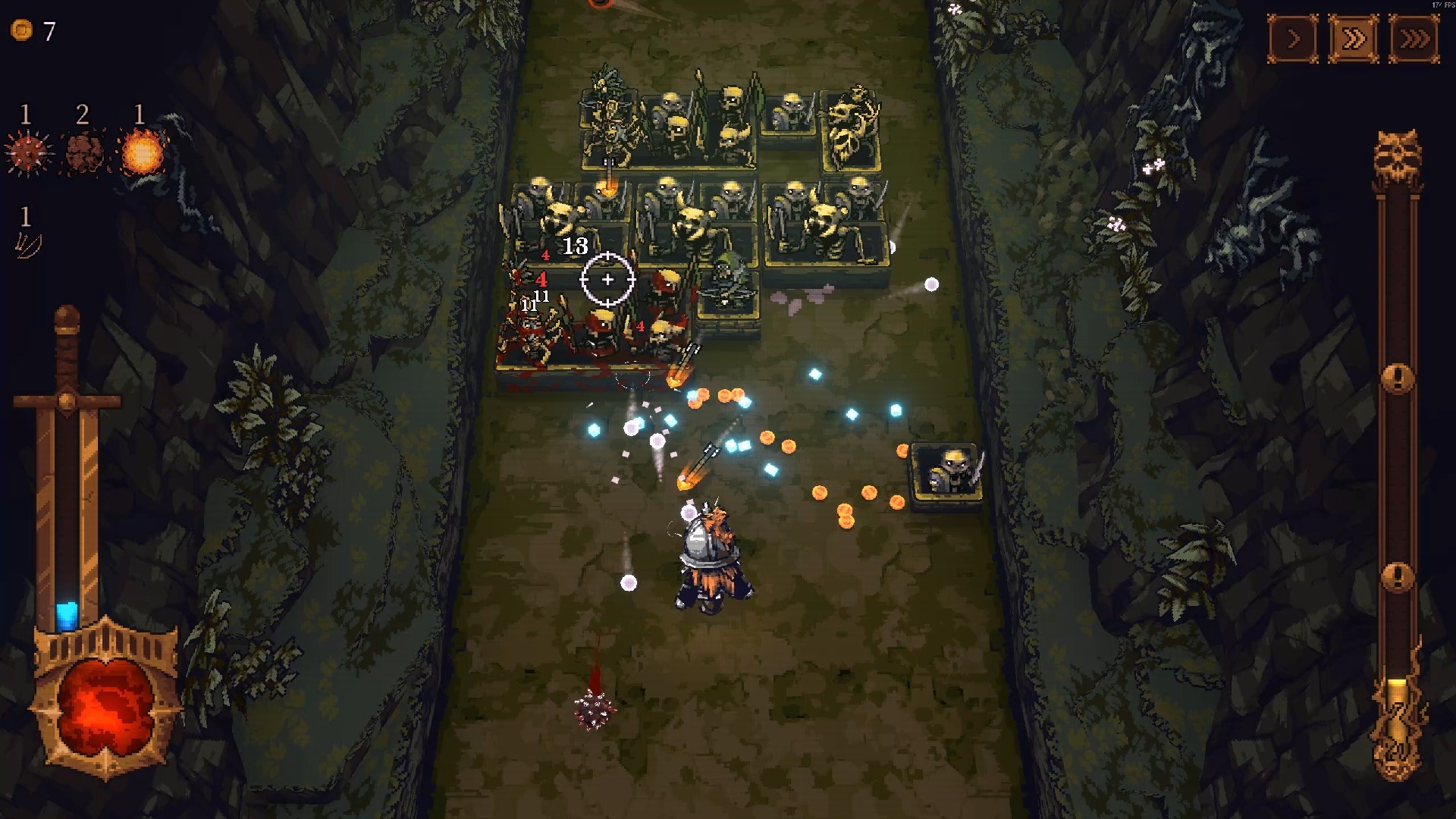Select the brown rock ball icon

click(x=84, y=152)
